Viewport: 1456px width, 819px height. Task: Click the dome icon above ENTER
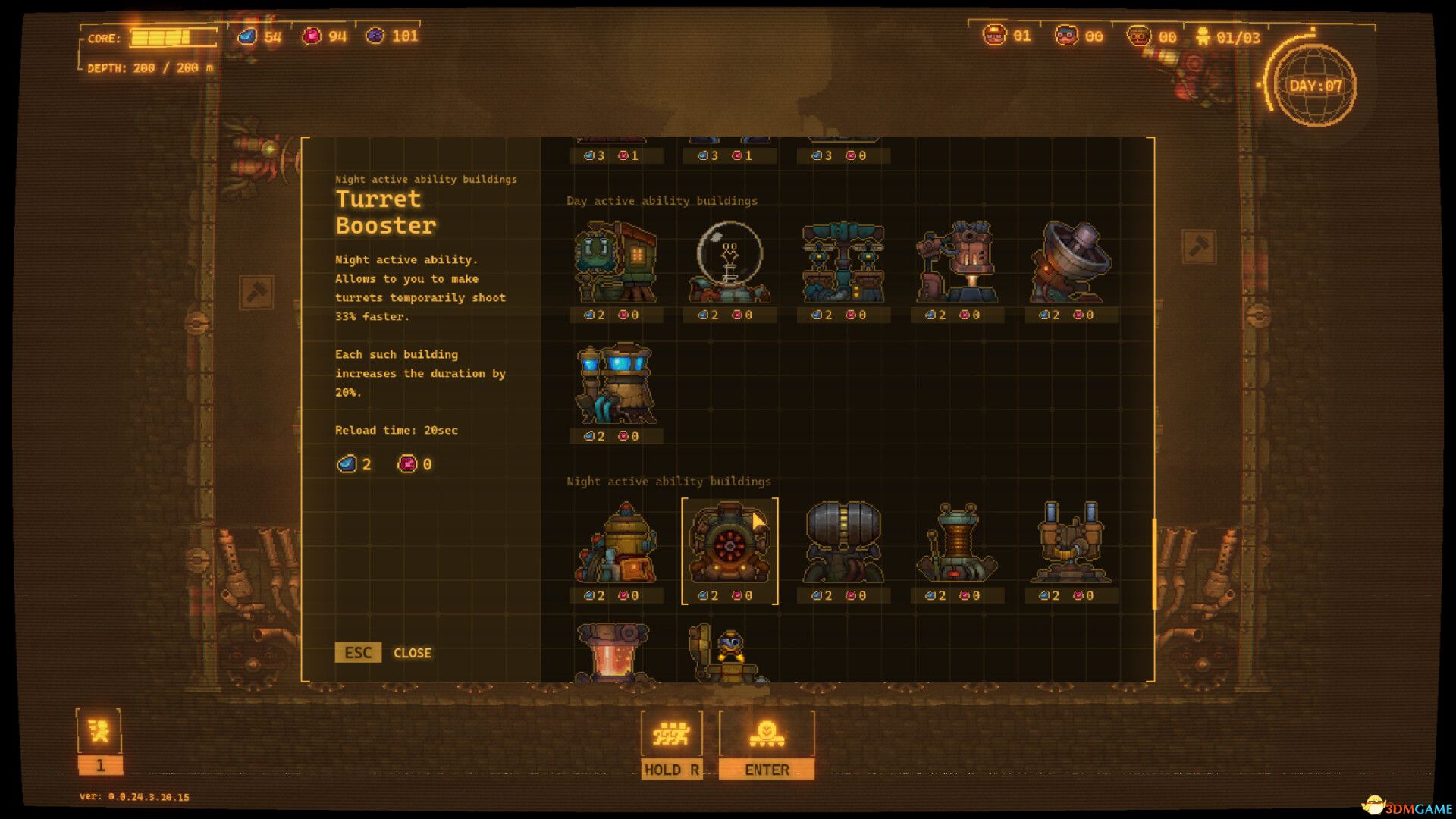pyautogui.click(x=767, y=734)
